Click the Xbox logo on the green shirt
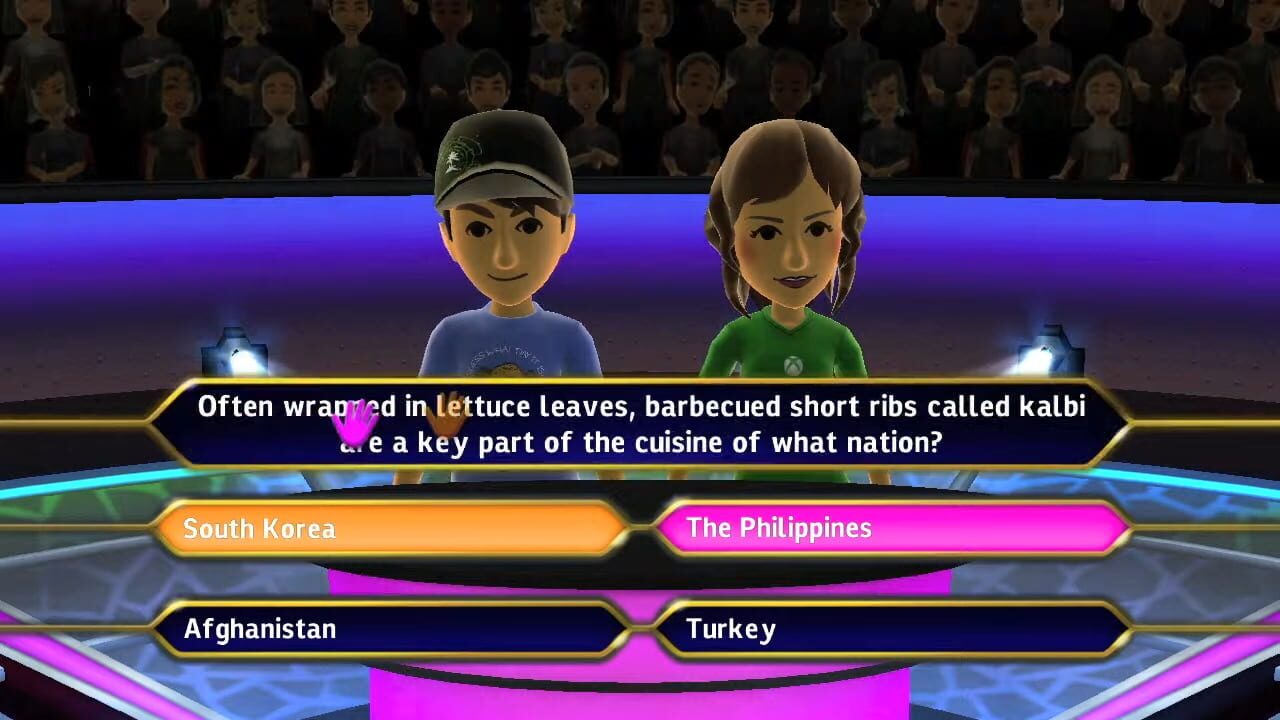The width and height of the screenshot is (1280, 720). click(x=791, y=364)
